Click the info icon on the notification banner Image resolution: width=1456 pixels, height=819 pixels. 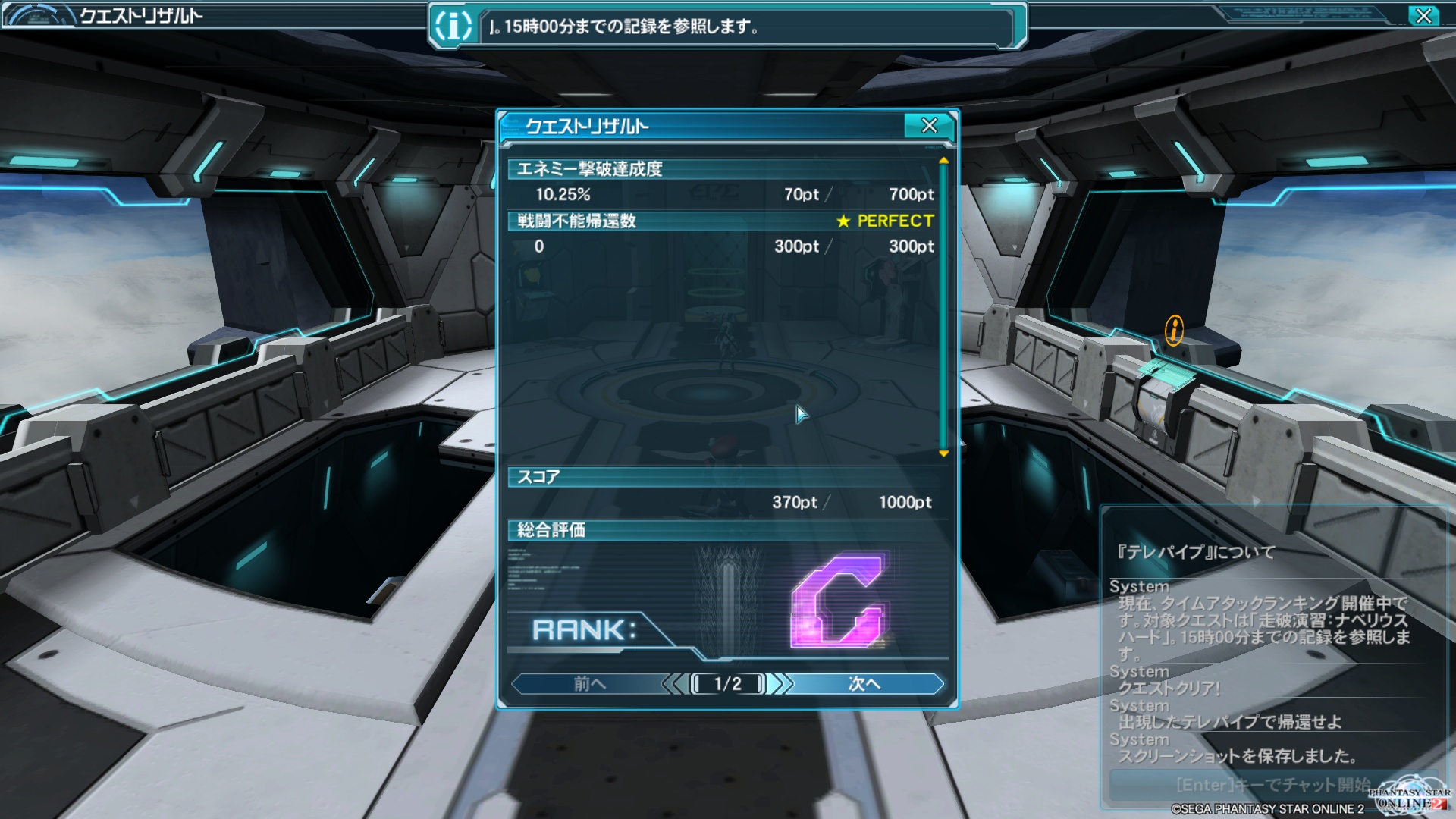click(x=453, y=27)
